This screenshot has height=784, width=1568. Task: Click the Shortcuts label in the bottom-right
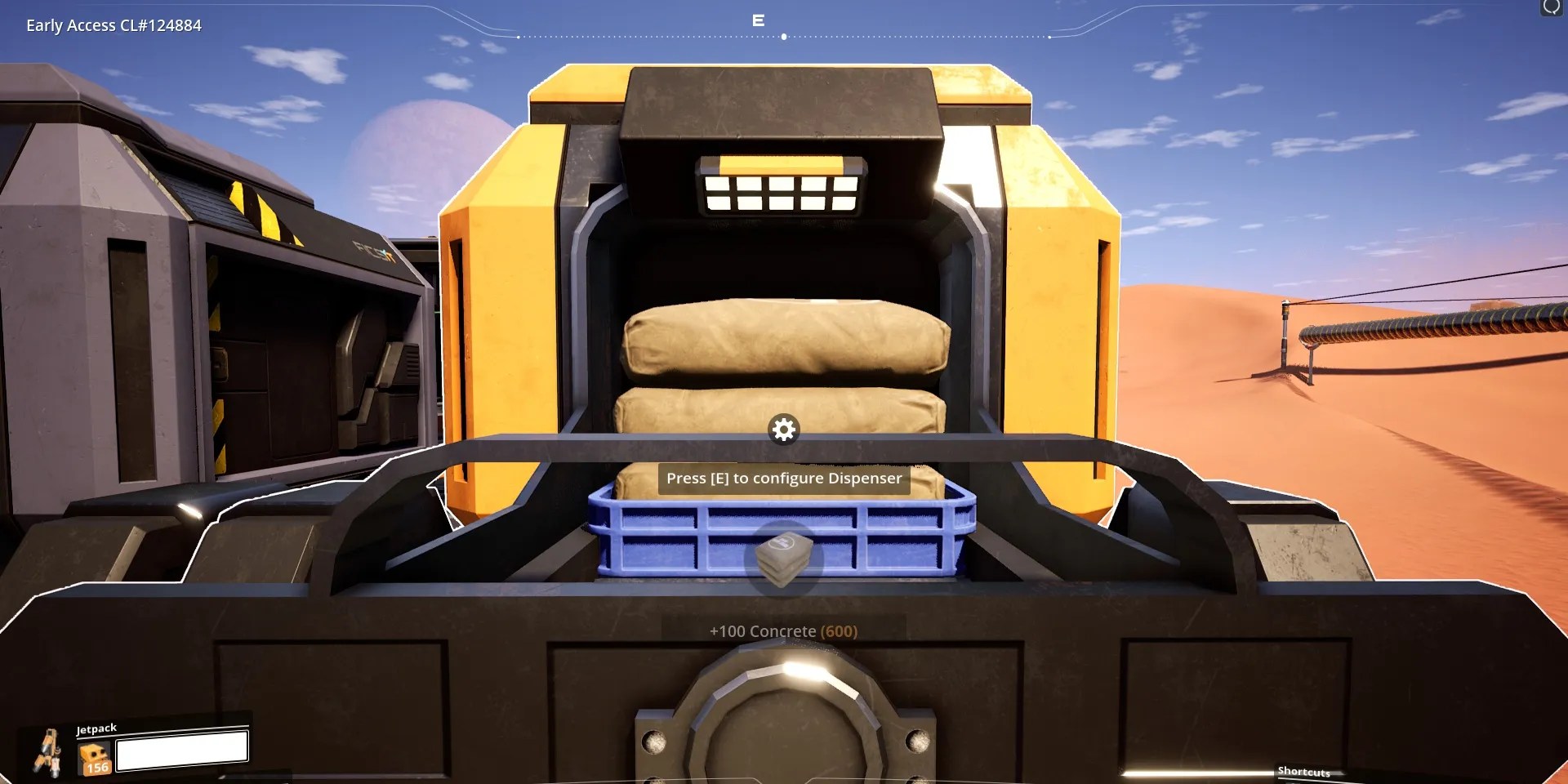(1304, 771)
